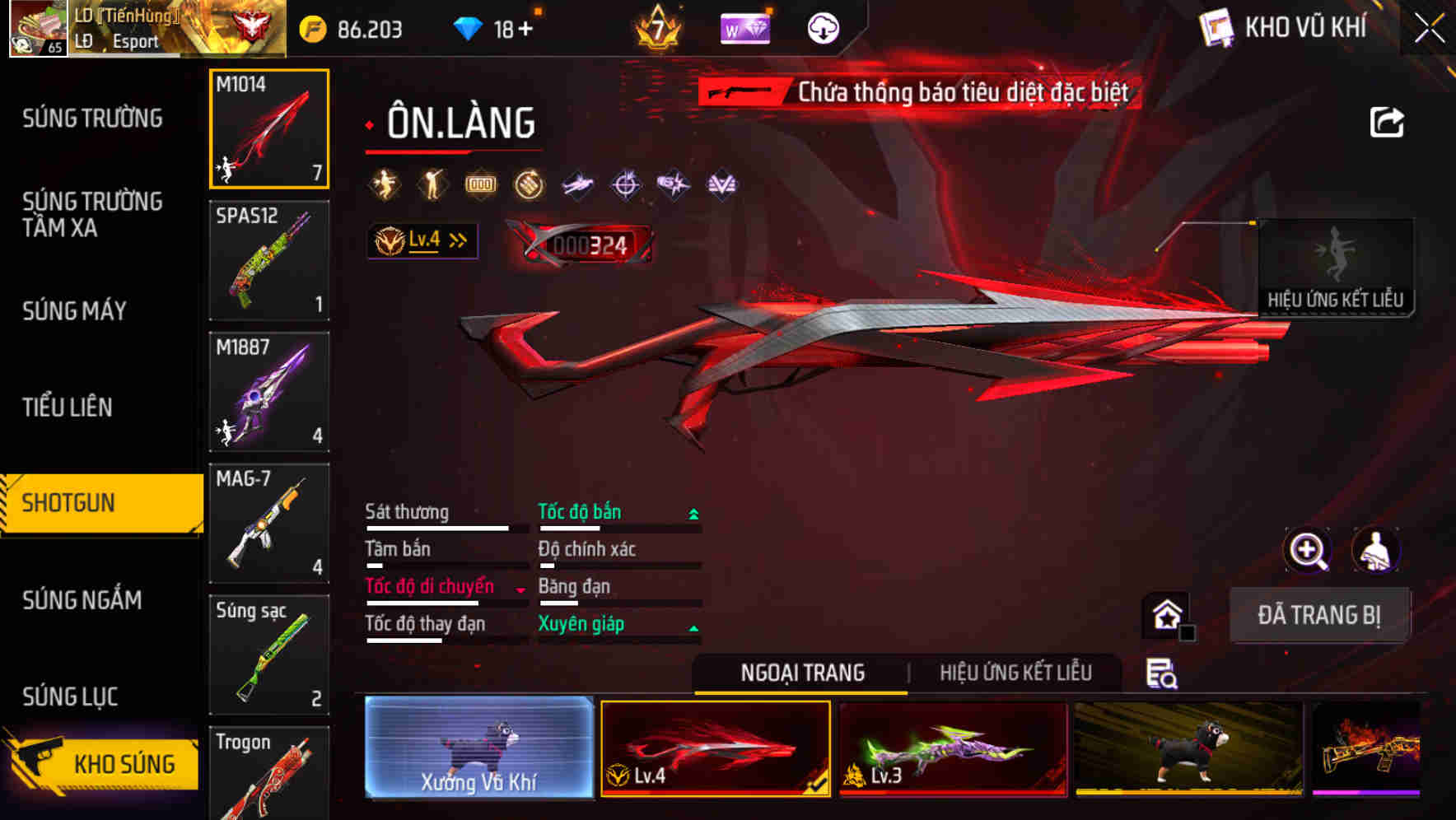Open the share icon near Kho Vũ Khí
1456x820 pixels.
[1388, 122]
